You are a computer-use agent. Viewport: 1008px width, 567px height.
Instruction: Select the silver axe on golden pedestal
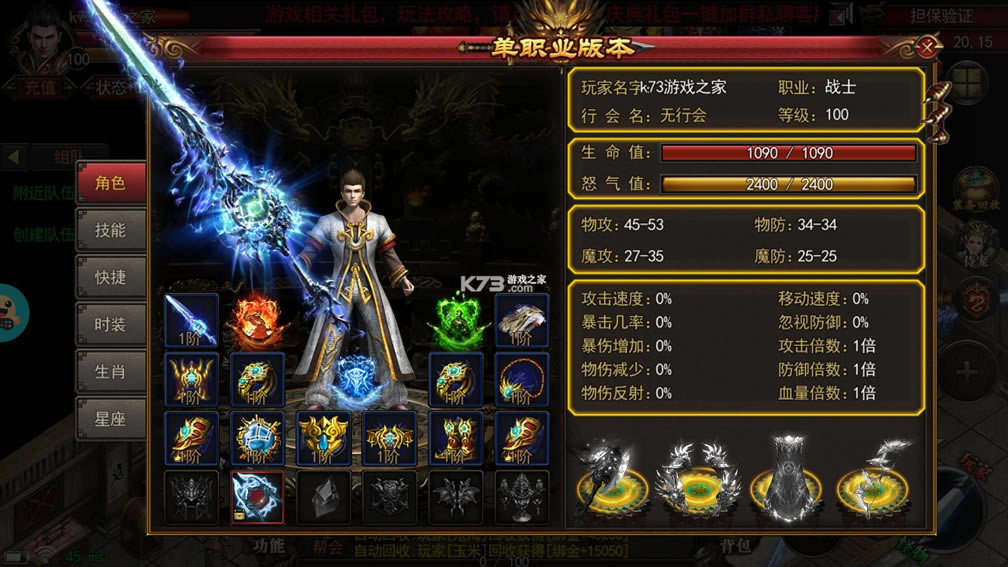[611, 478]
